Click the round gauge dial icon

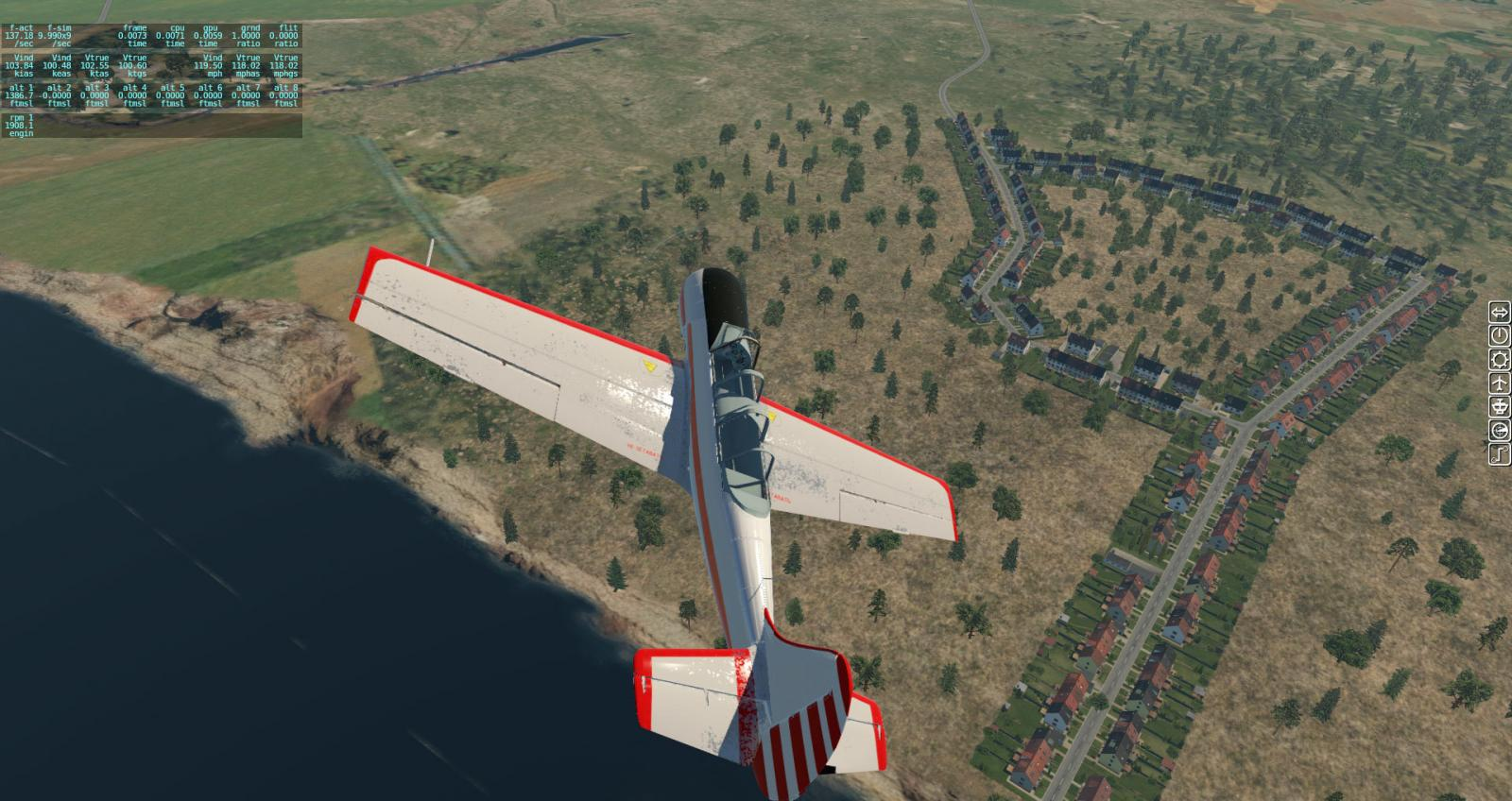click(x=1500, y=431)
